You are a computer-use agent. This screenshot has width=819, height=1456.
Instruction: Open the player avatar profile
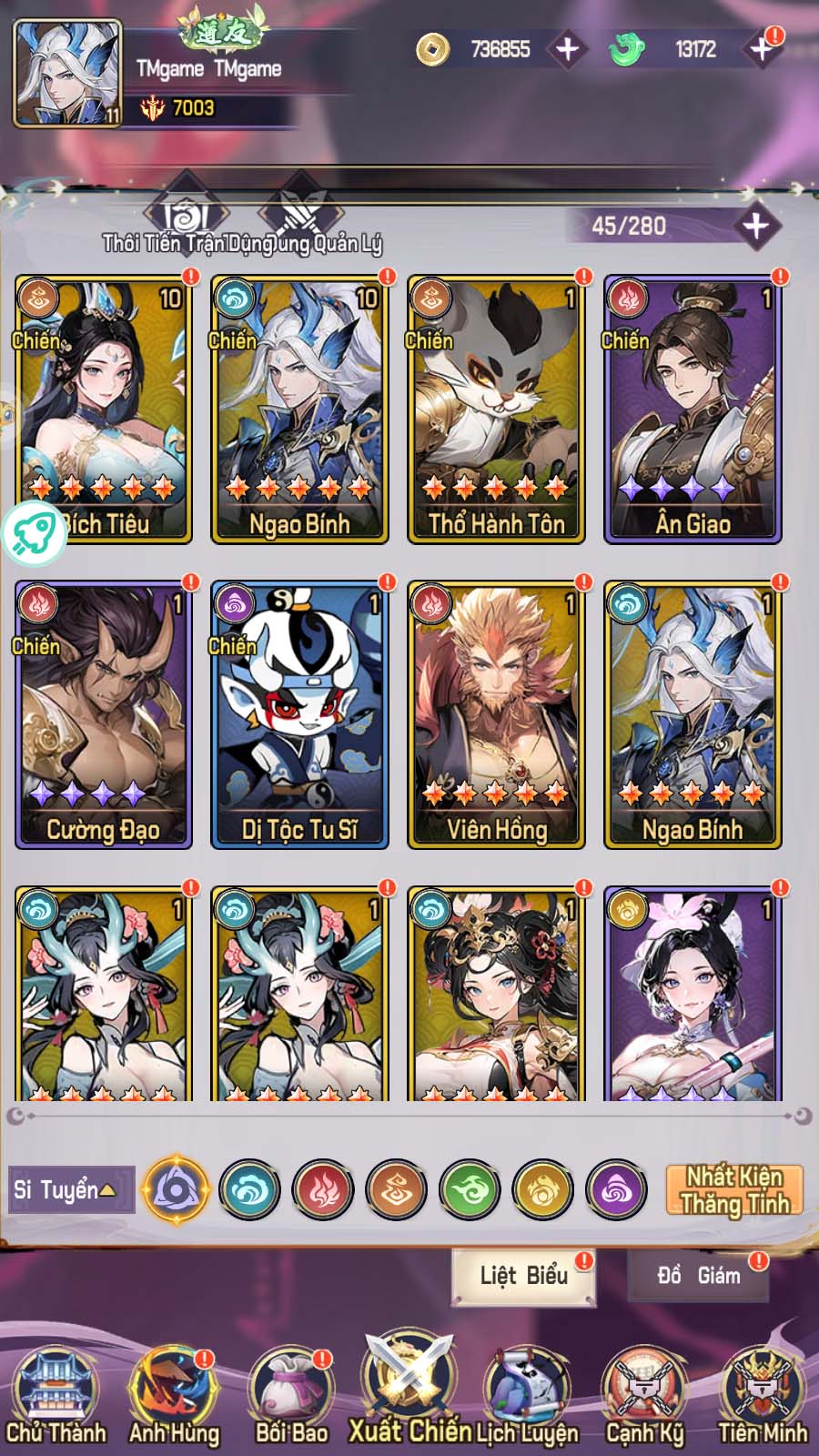[67, 74]
